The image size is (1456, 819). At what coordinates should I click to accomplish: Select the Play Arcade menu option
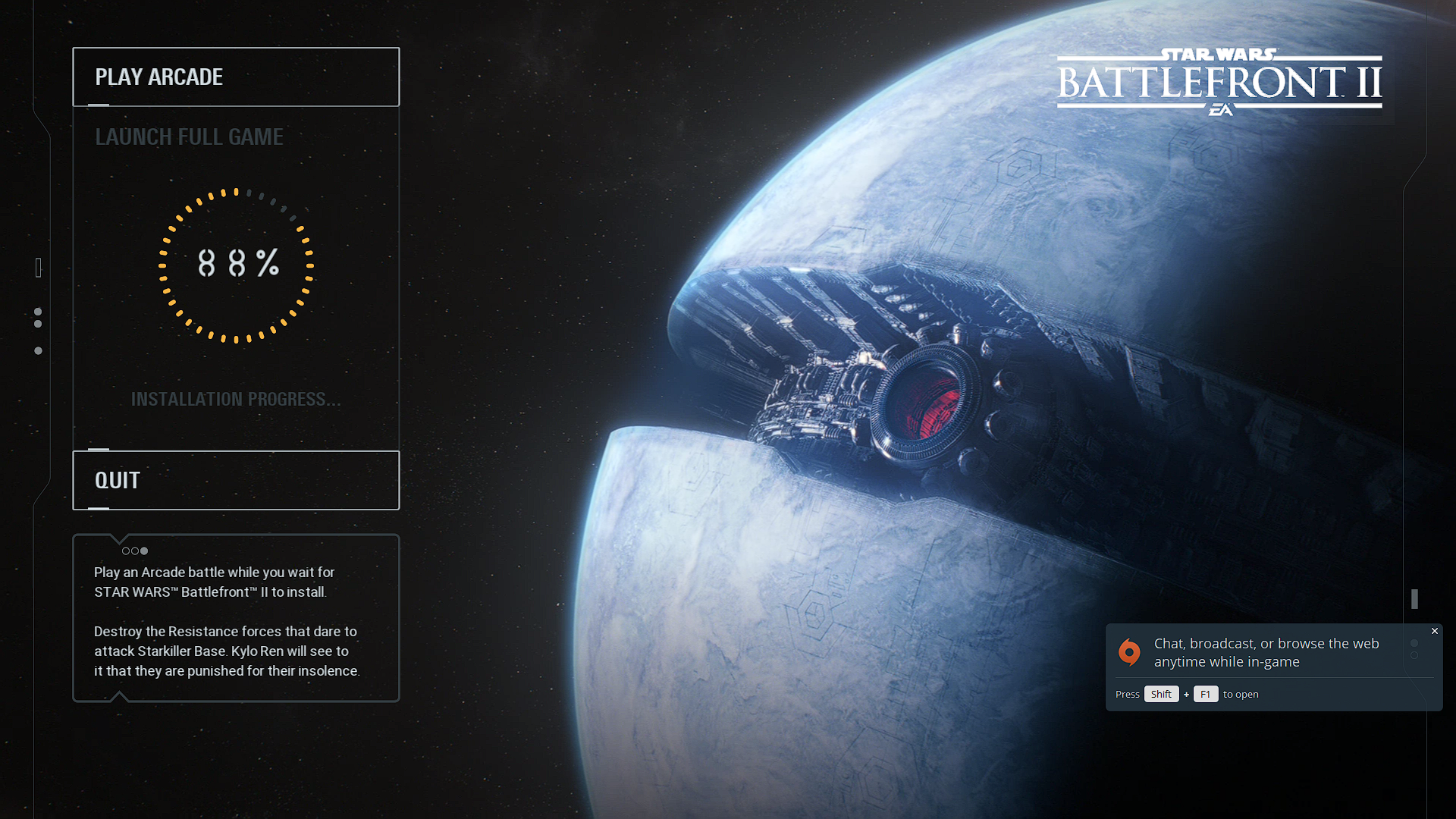[x=235, y=77]
